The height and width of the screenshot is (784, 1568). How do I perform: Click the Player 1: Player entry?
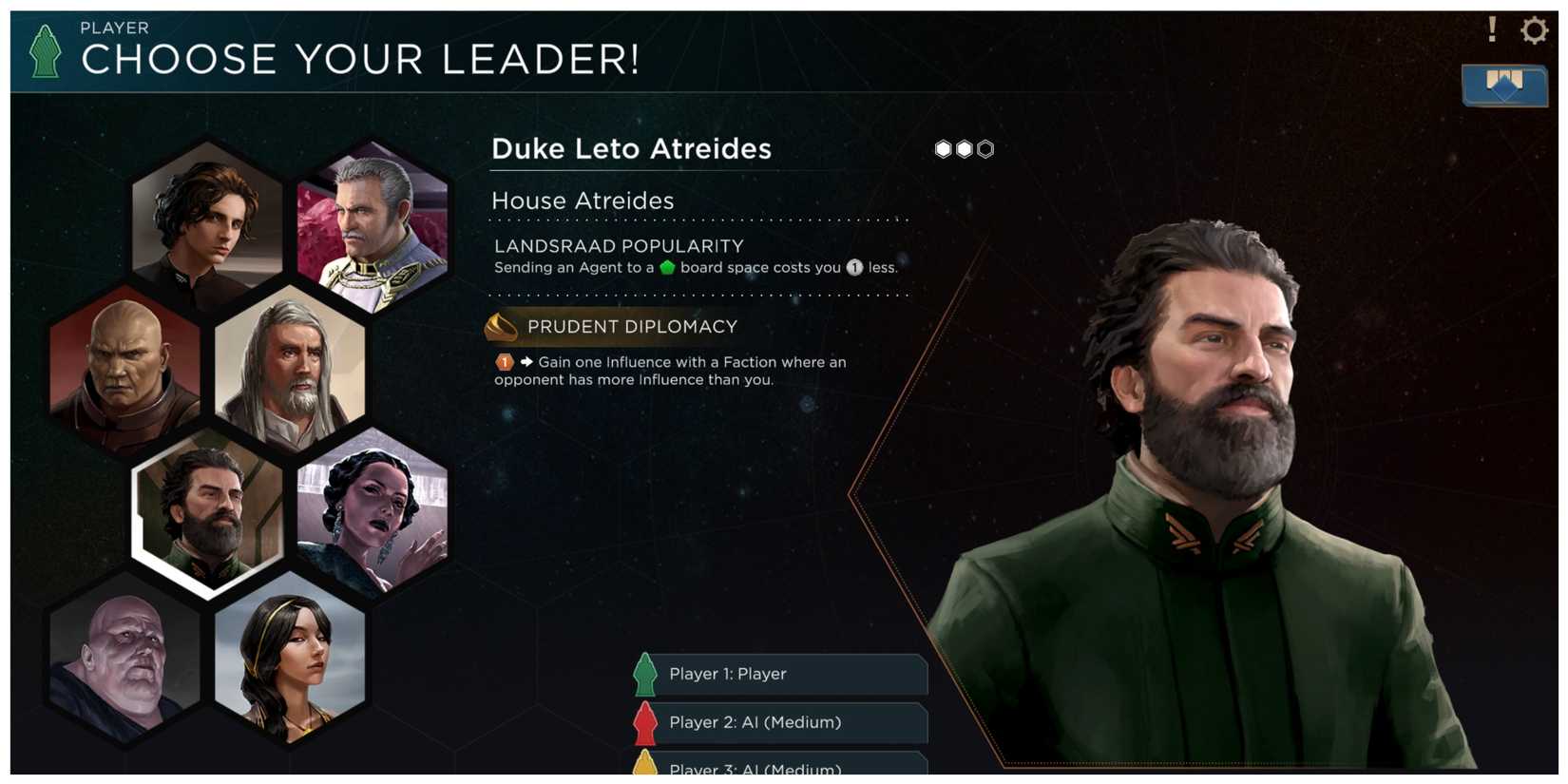click(779, 675)
